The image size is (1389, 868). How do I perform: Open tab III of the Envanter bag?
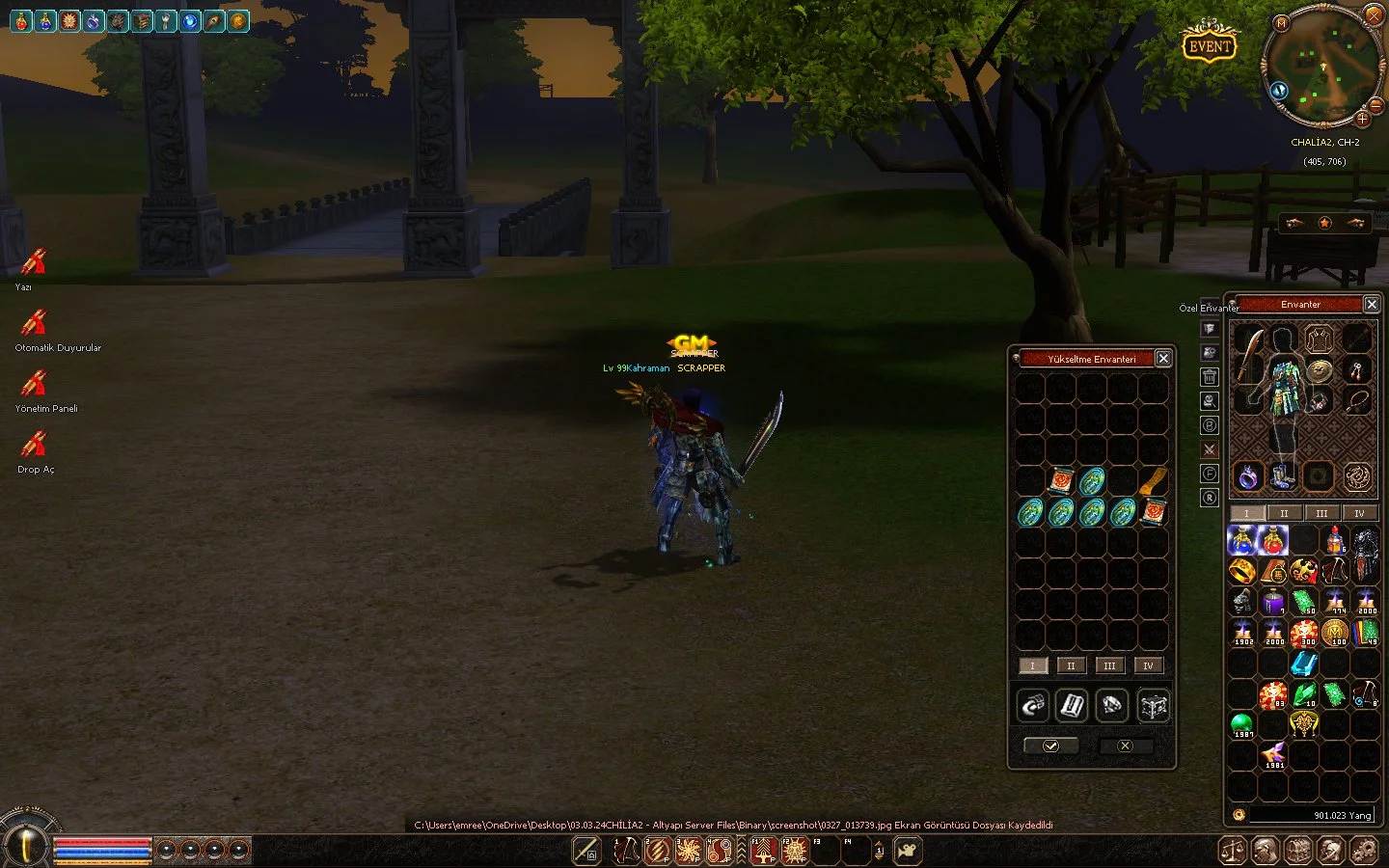point(1321,513)
